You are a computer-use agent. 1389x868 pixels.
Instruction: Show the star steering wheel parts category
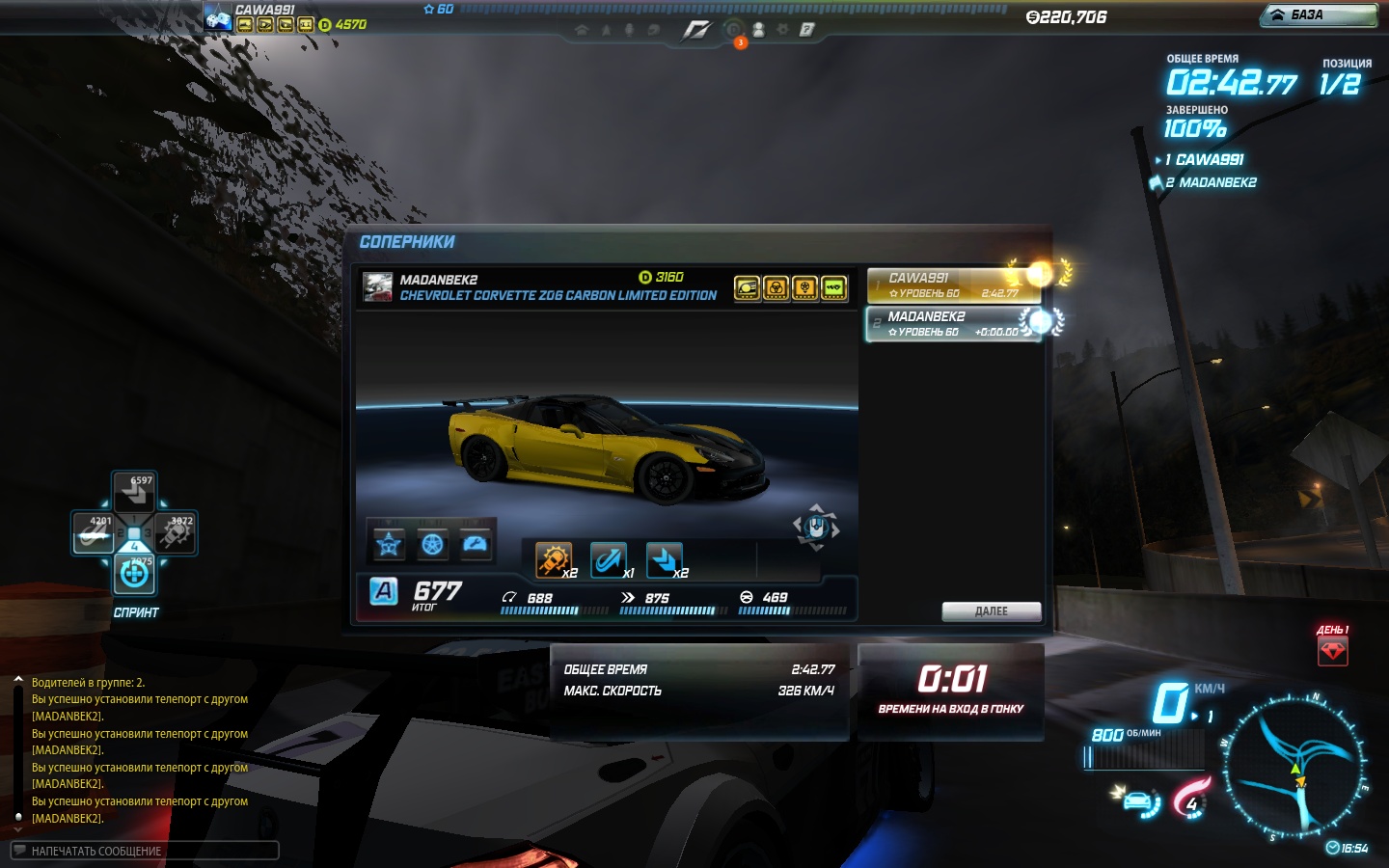point(389,545)
